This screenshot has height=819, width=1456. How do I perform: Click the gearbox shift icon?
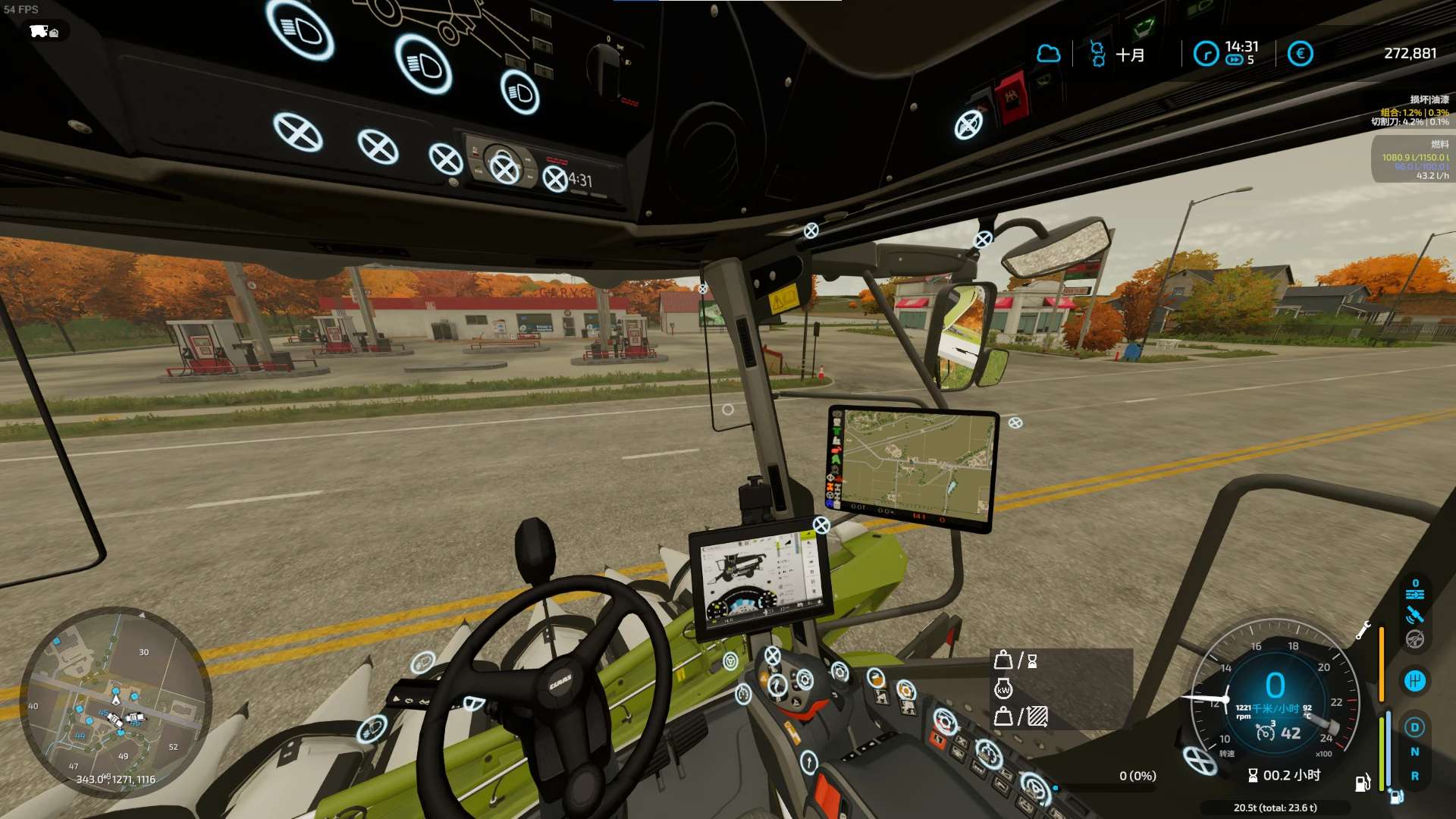pyautogui.click(x=1414, y=681)
